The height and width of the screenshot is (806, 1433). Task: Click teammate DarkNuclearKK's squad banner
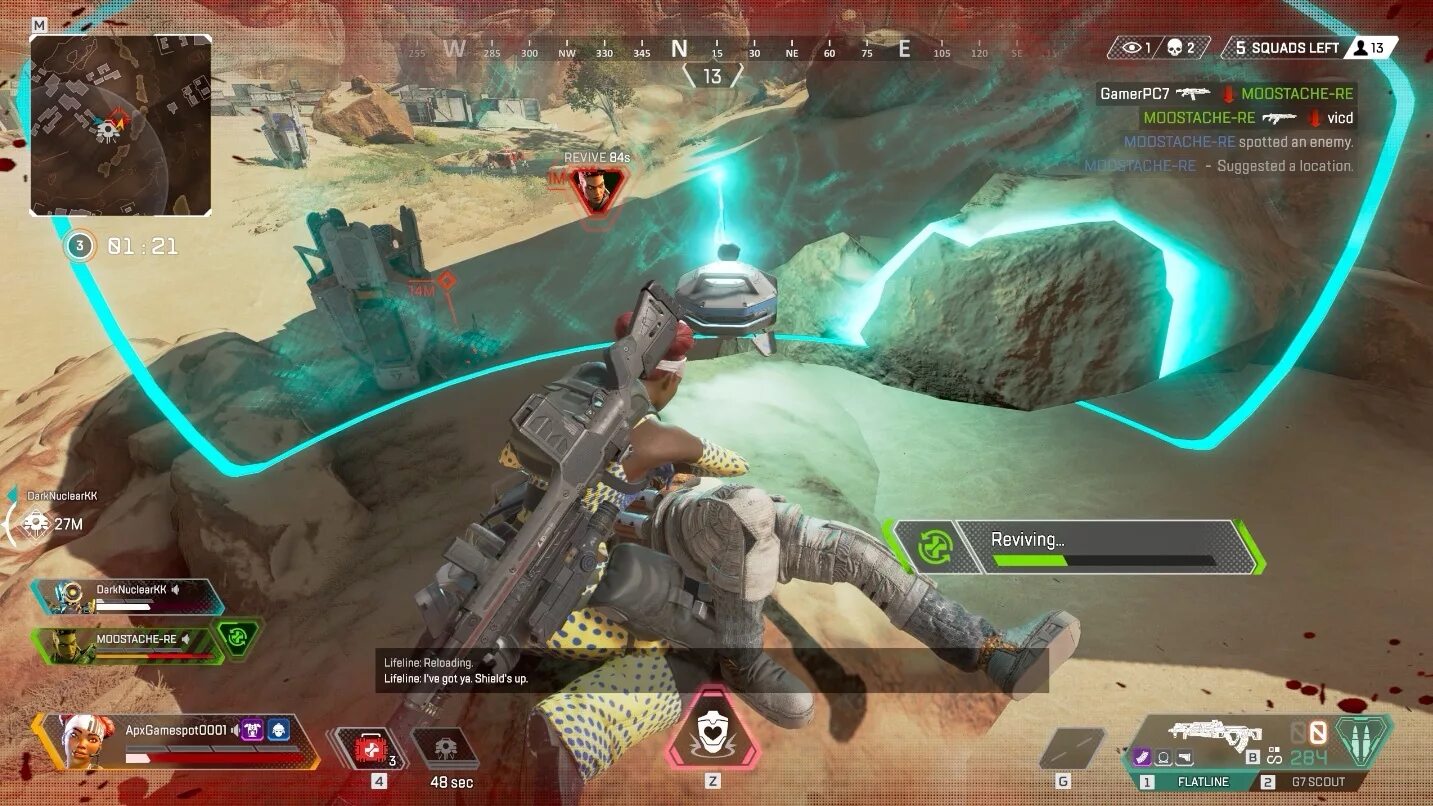coord(128,596)
